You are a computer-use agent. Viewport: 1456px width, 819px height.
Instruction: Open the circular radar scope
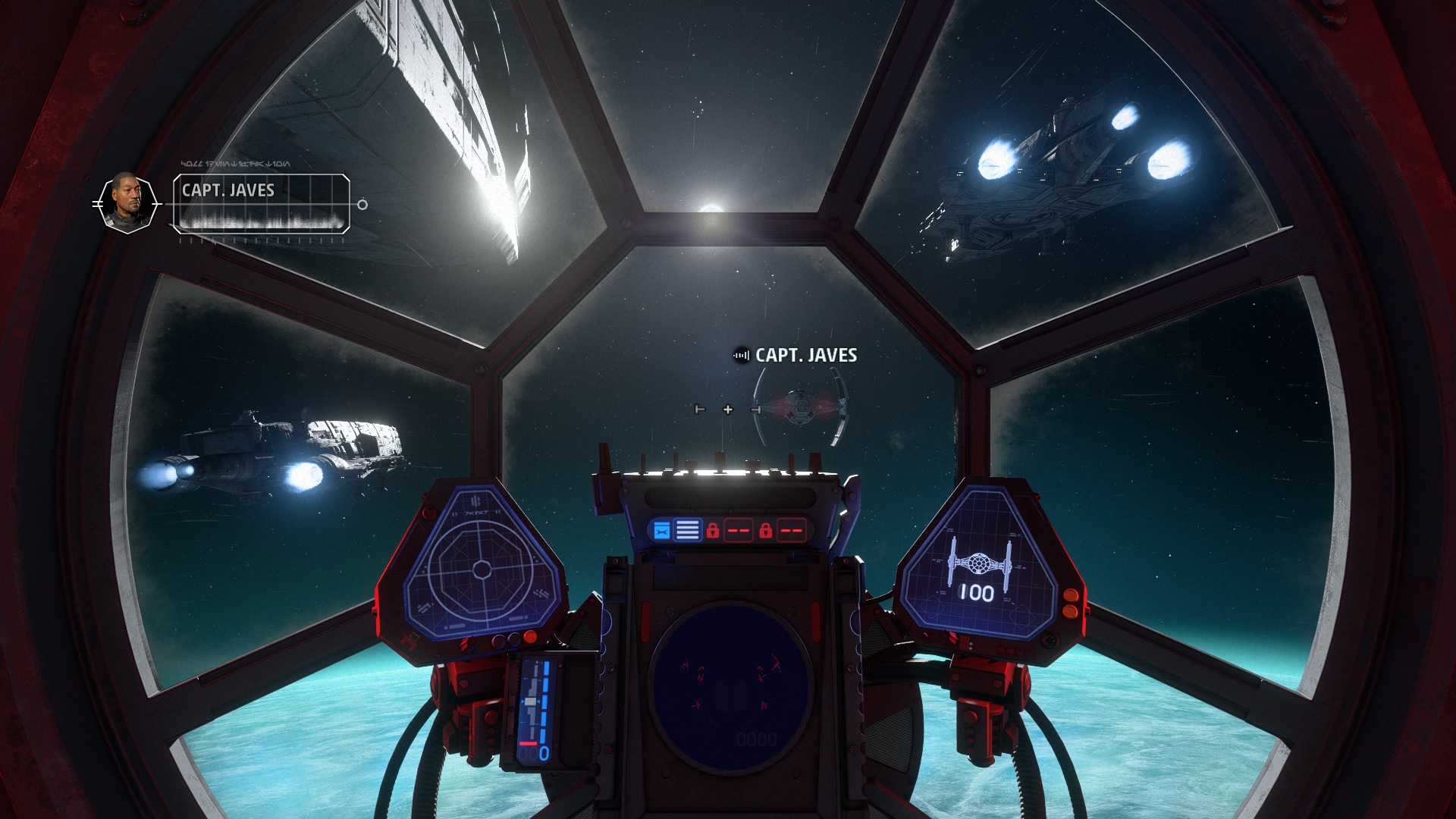[x=730, y=679]
